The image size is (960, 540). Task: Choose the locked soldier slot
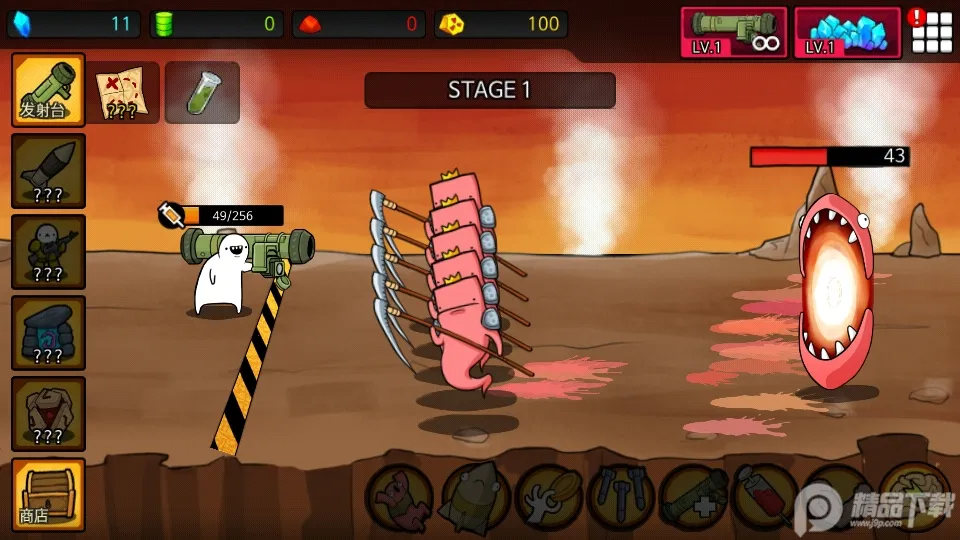[x=47, y=251]
